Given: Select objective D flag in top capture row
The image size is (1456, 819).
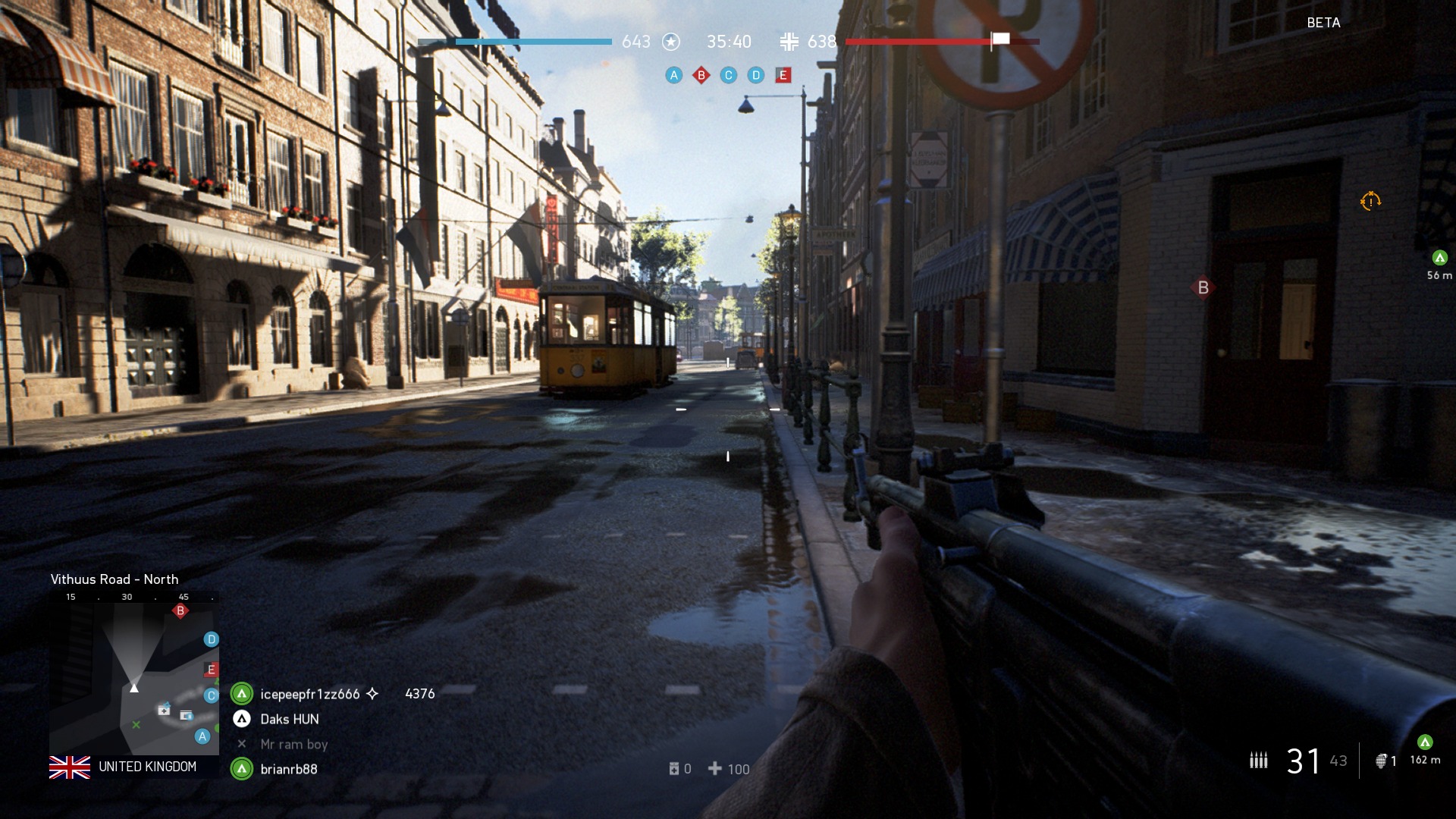Looking at the screenshot, I should [756, 75].
